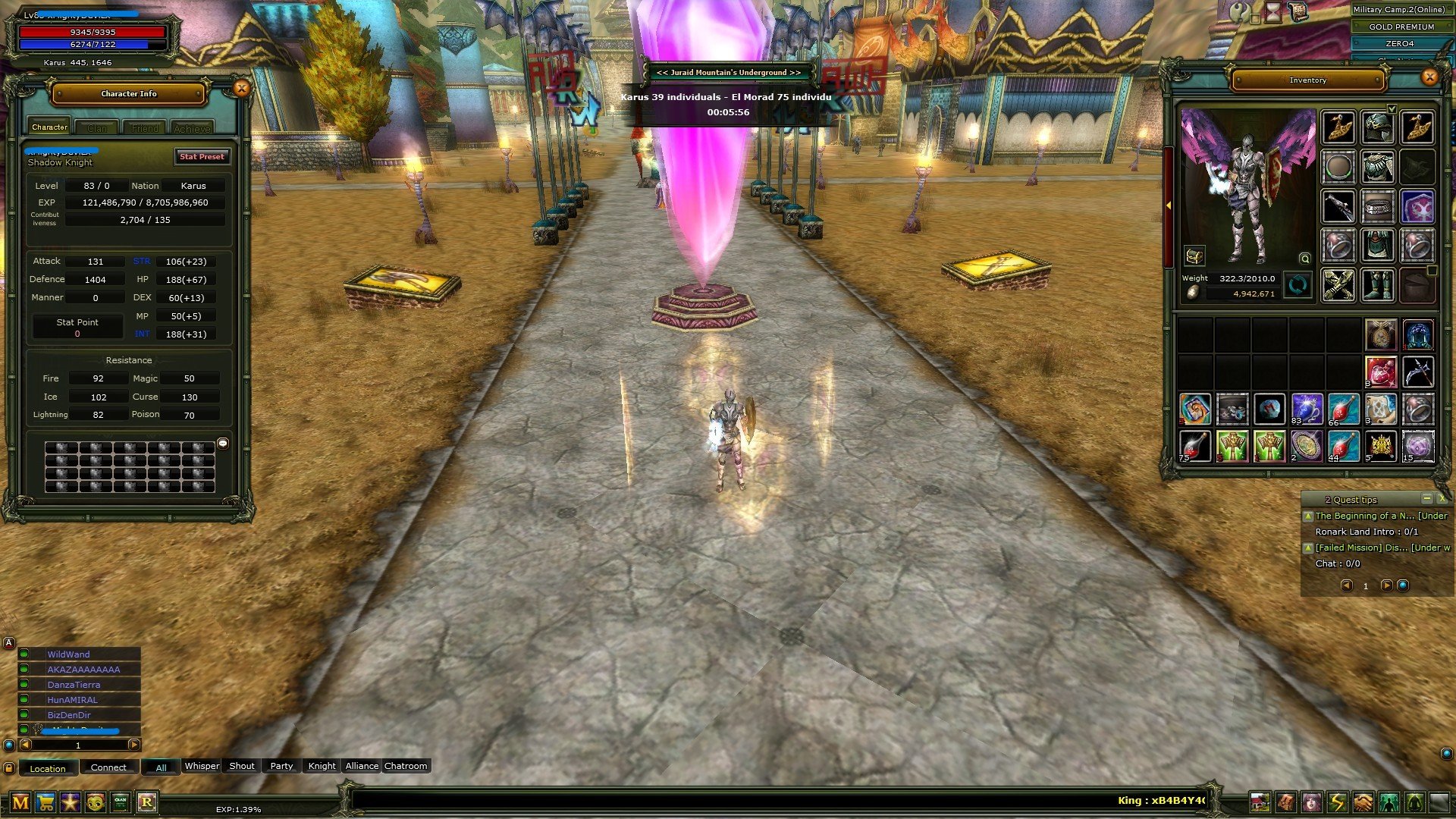Click the house icon on the bottom bar
1456x819 pixels.
(1260, 801)
